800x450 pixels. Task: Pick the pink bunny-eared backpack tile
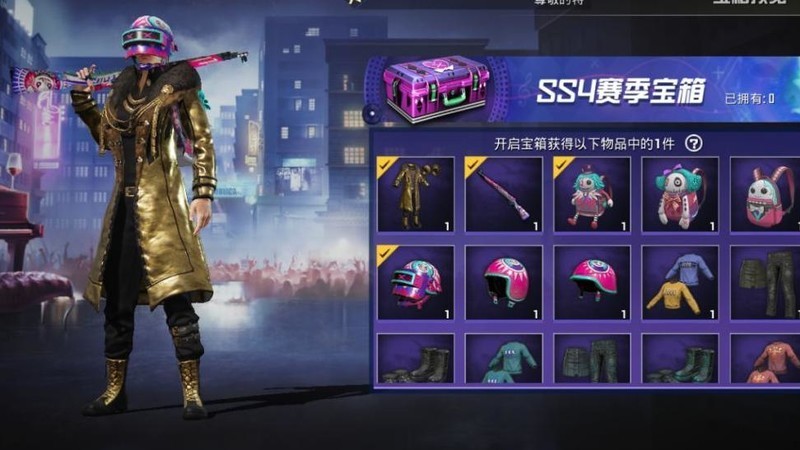pos(765,194)
